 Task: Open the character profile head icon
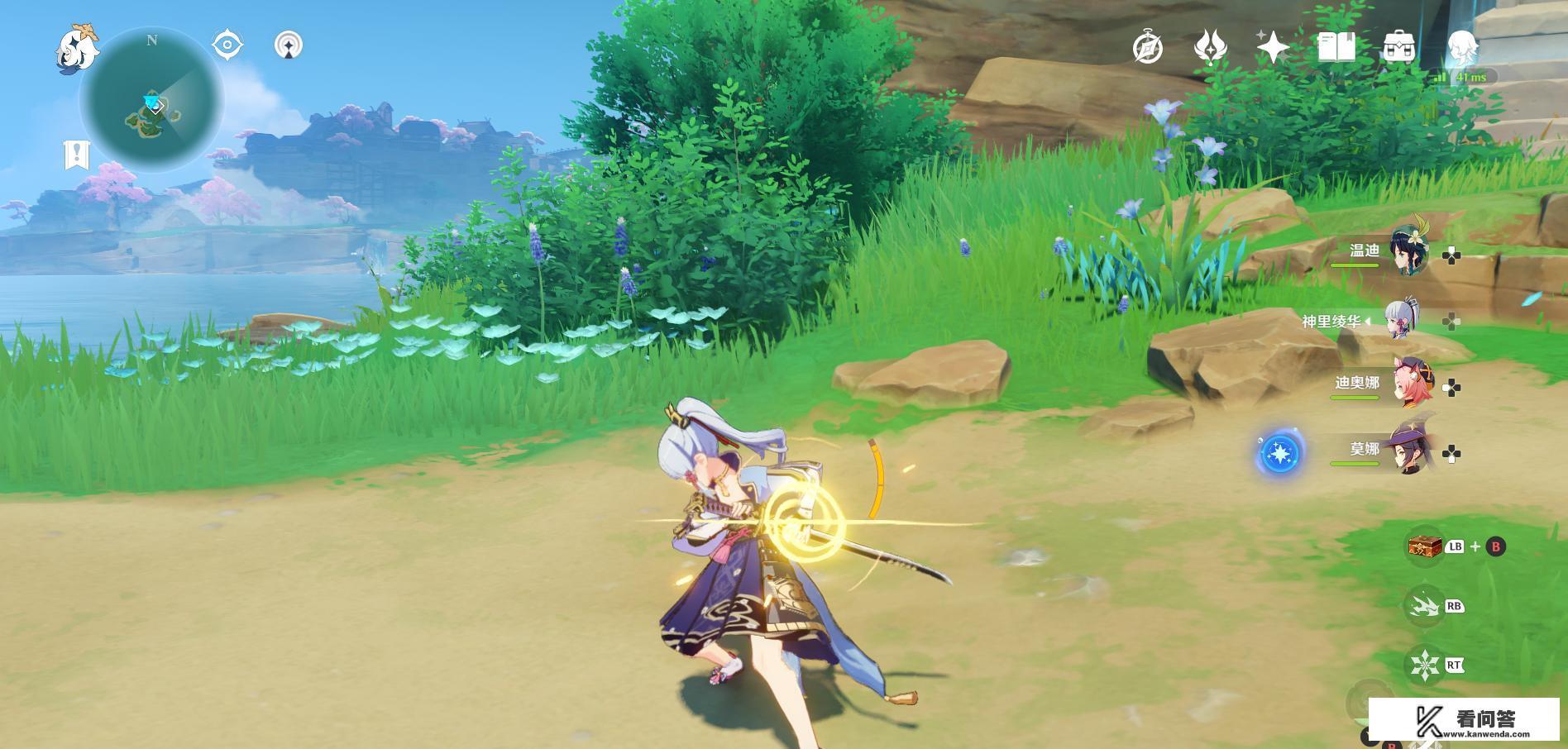point(1460,47)
